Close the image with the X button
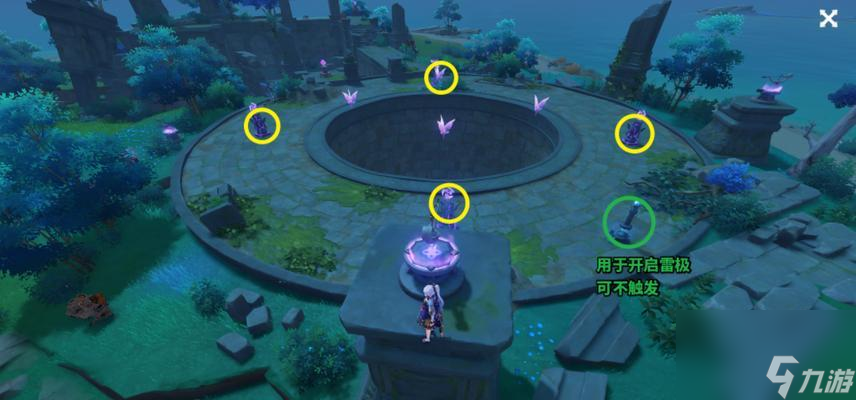Image resolution: width=856 pixels, height=400 pixels. tap(828, 18)
